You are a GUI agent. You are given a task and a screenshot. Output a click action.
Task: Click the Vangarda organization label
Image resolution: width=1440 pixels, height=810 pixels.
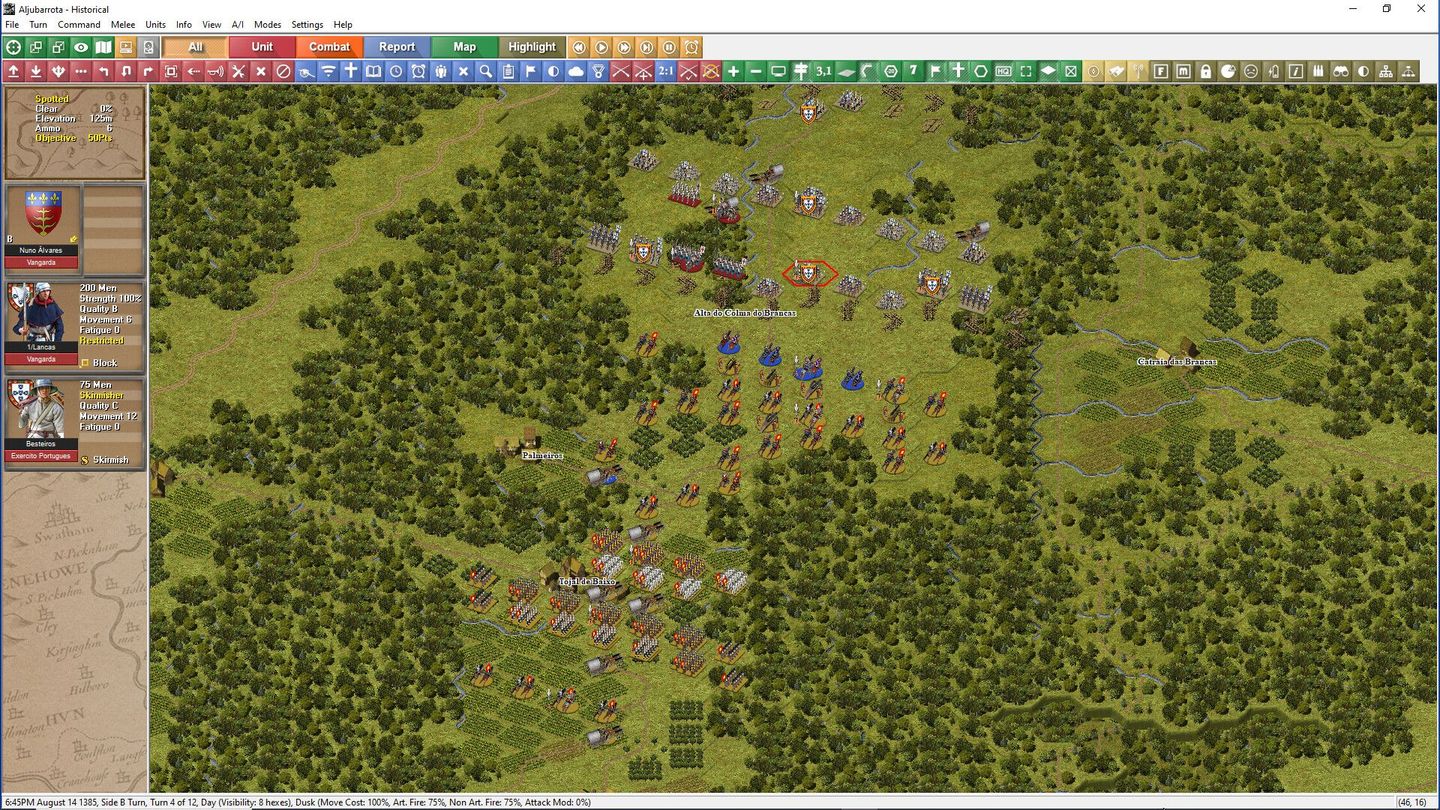click(x=41, y=262)
